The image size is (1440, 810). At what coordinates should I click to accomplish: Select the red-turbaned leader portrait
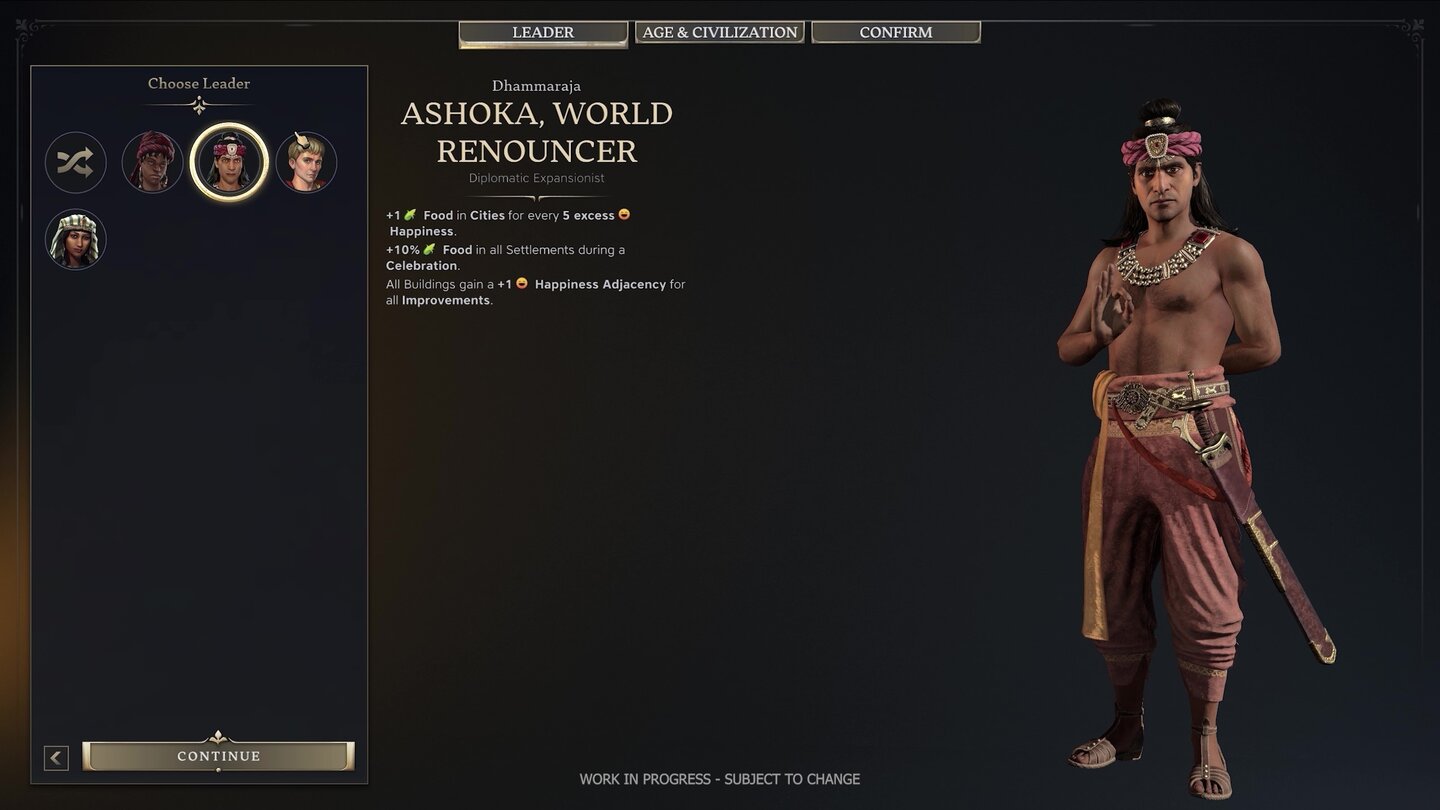[x=152, y=161]
